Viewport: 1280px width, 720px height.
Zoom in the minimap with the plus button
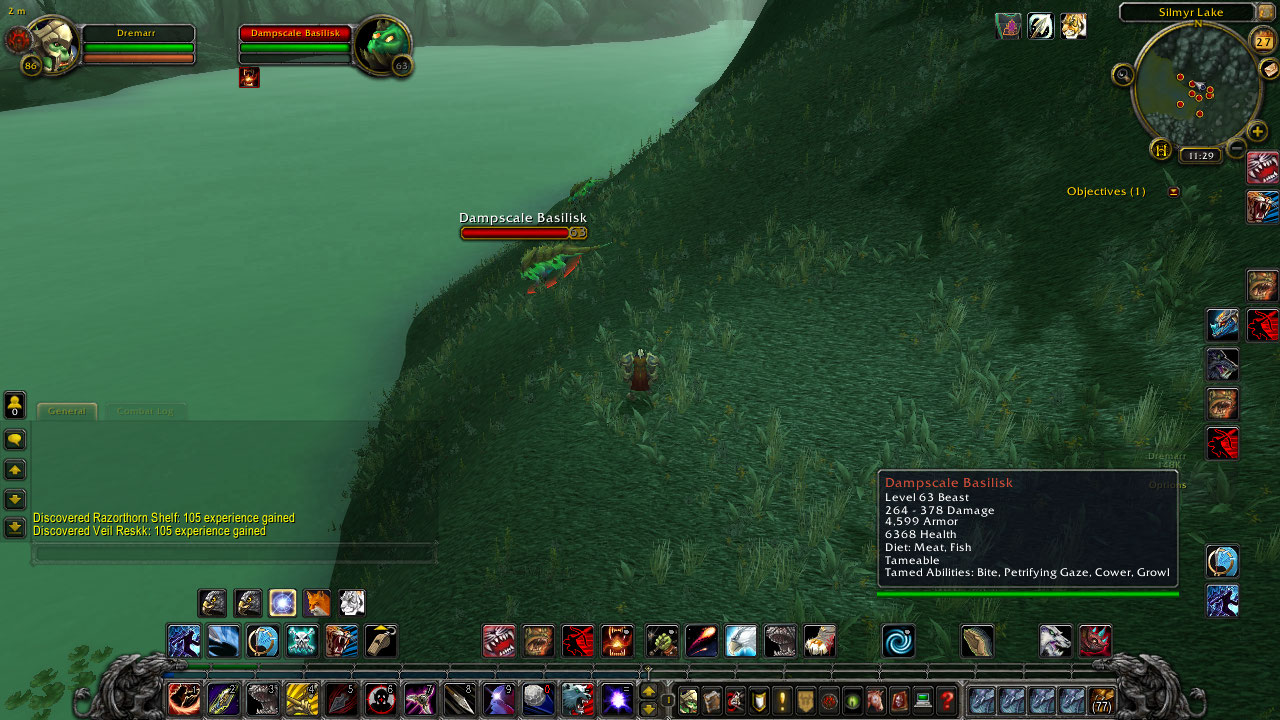click(1258, 131)
